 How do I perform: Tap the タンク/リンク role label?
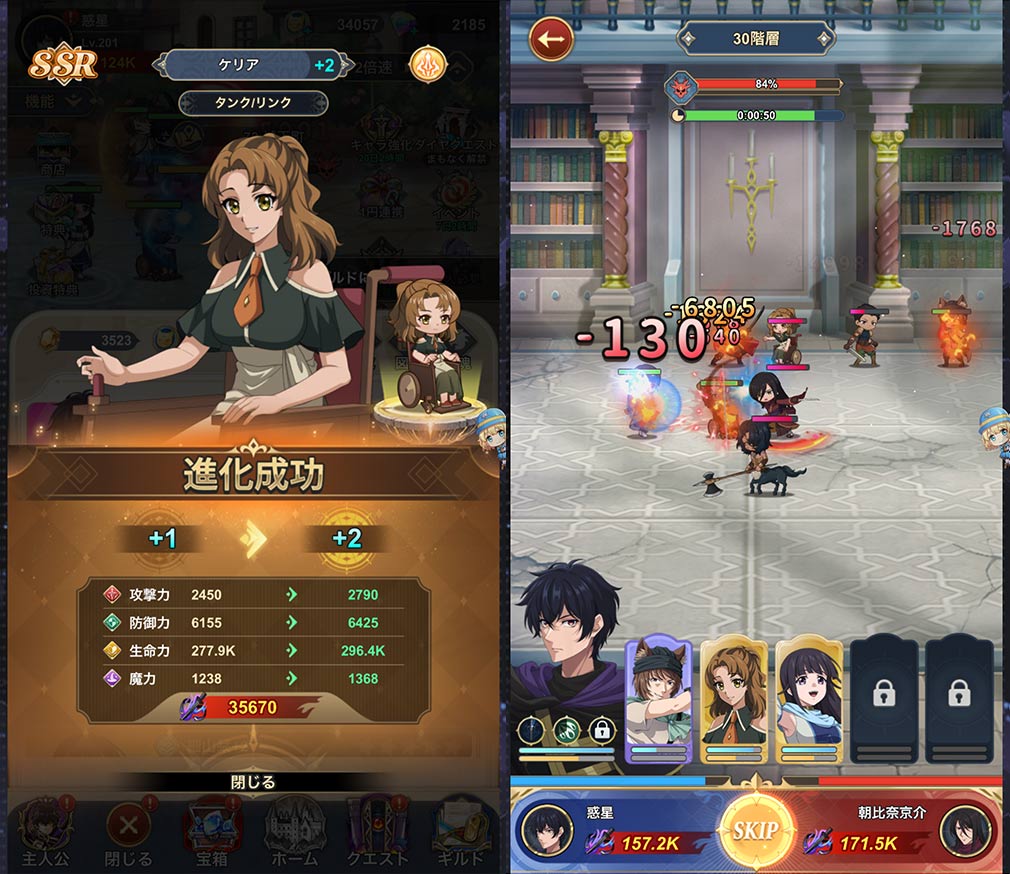[253, 103]
